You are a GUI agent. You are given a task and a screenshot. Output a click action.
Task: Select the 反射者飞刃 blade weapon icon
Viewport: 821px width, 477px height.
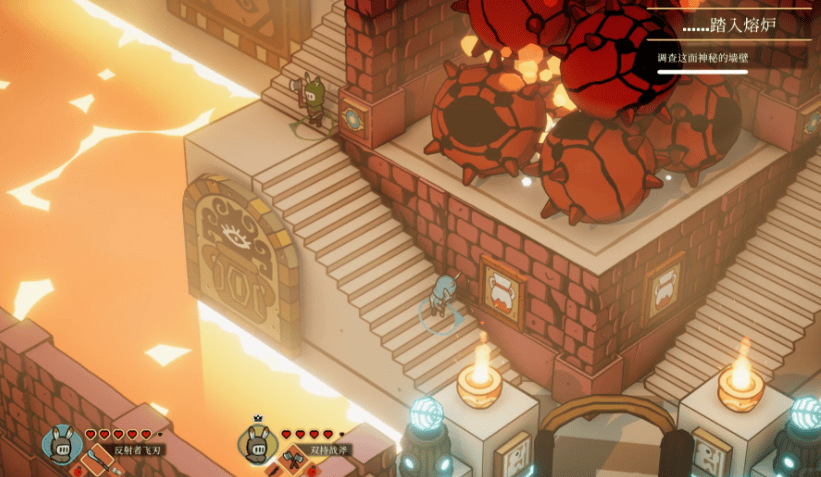click(97, 458)
